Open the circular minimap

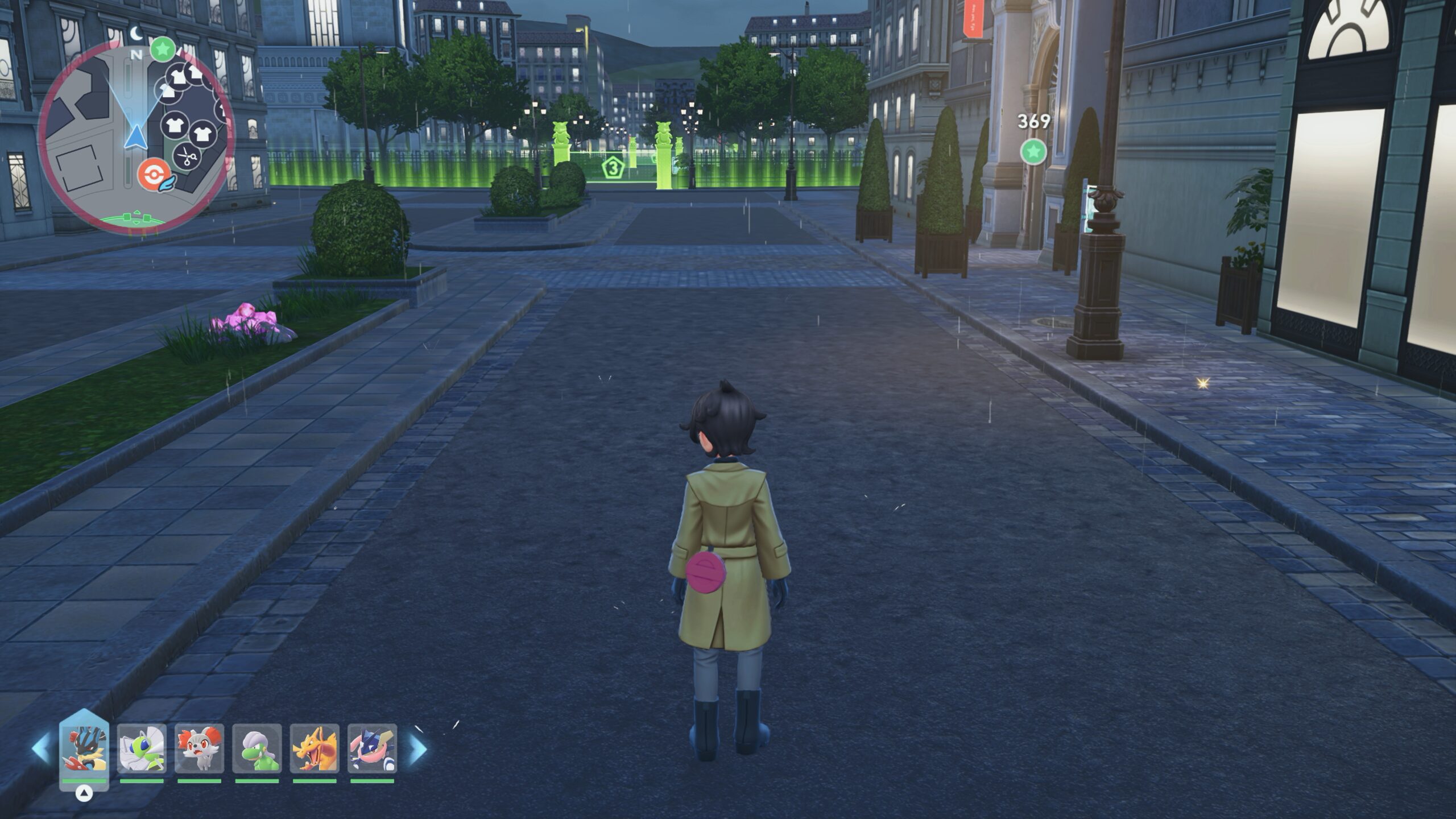tap(136, 136)
